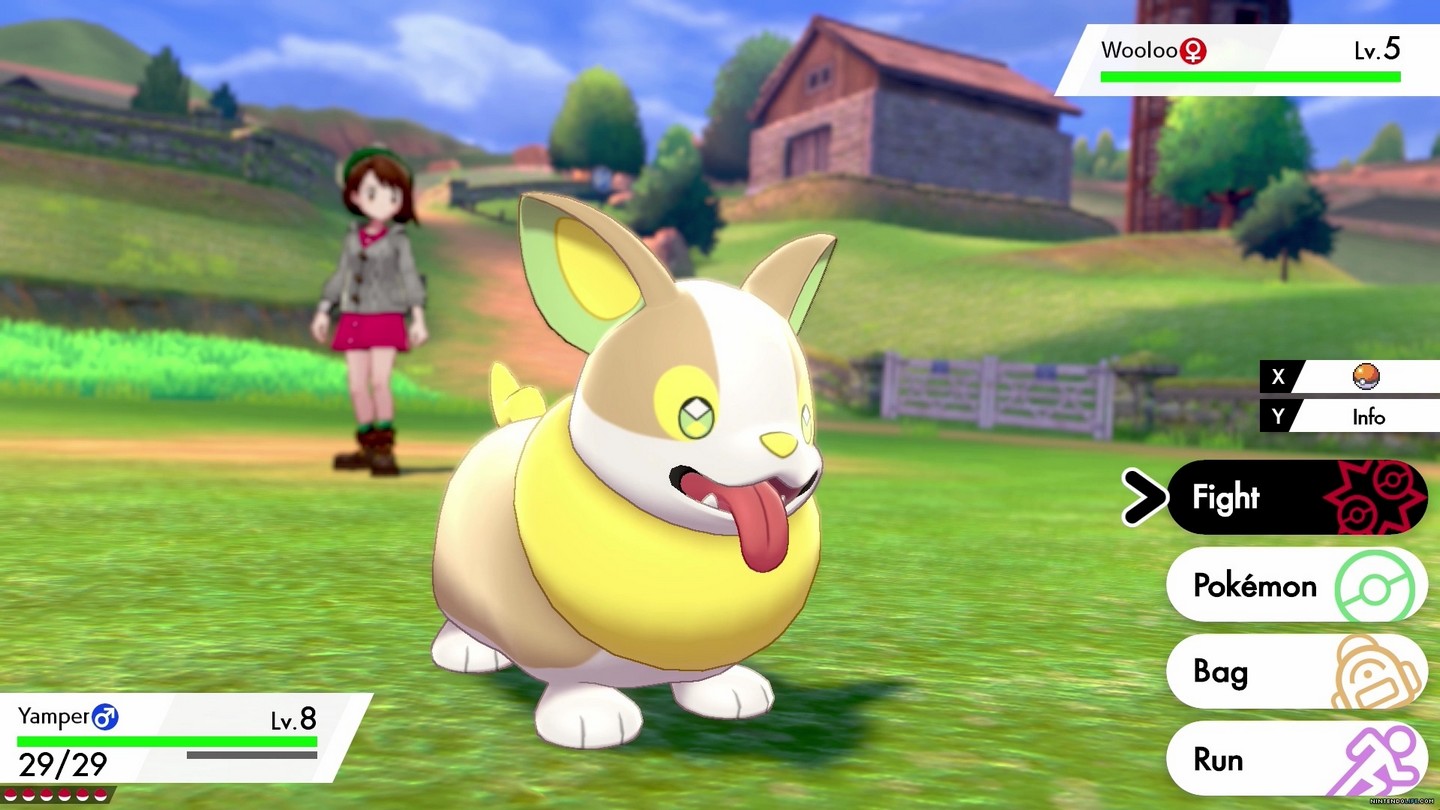Click the arrow cursor pointing at Fight
Image resolution: width=1440 pixels, height=810 pixels.
tap(1146, 497)
